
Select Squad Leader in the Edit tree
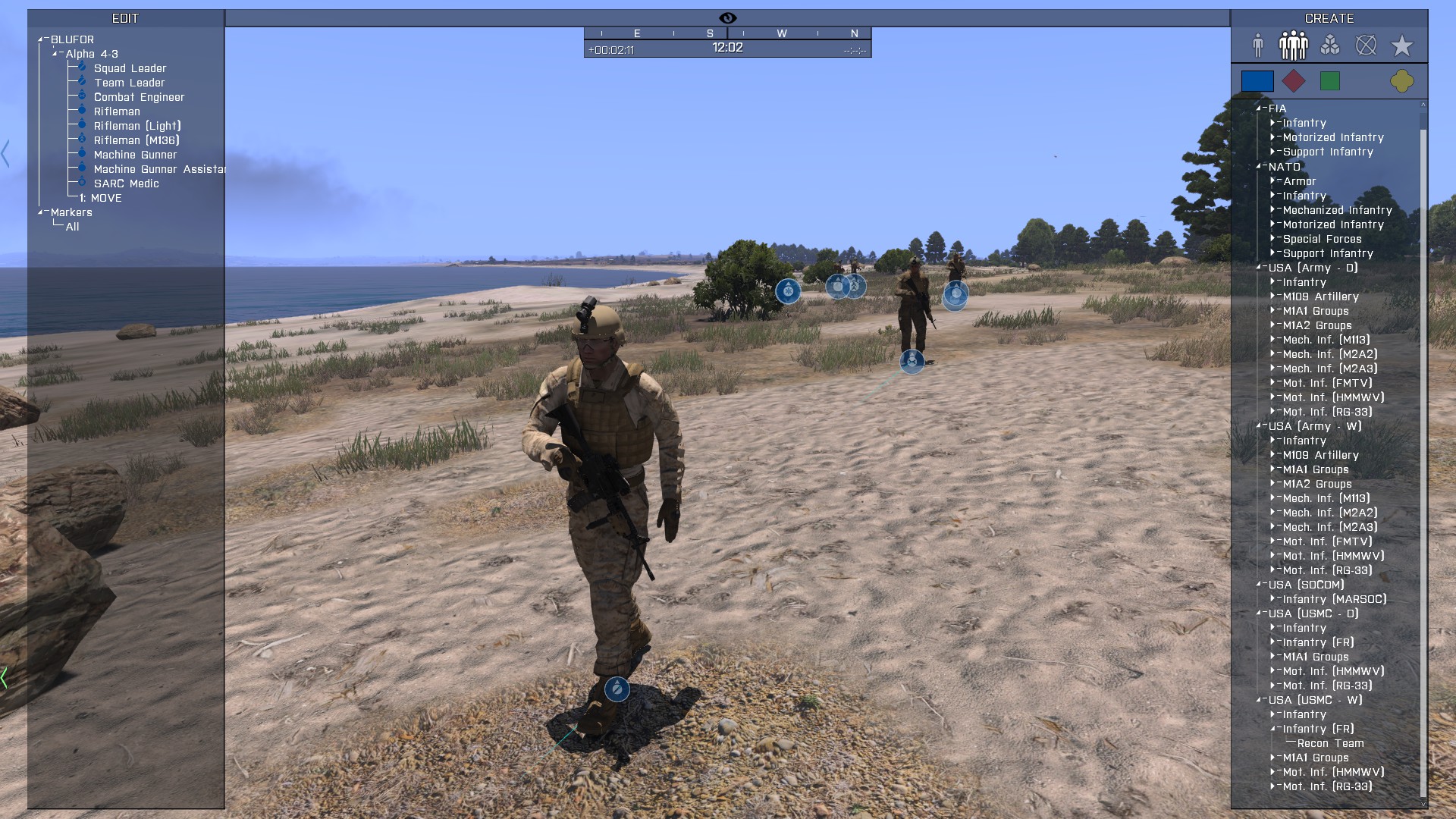click(130, 68)
